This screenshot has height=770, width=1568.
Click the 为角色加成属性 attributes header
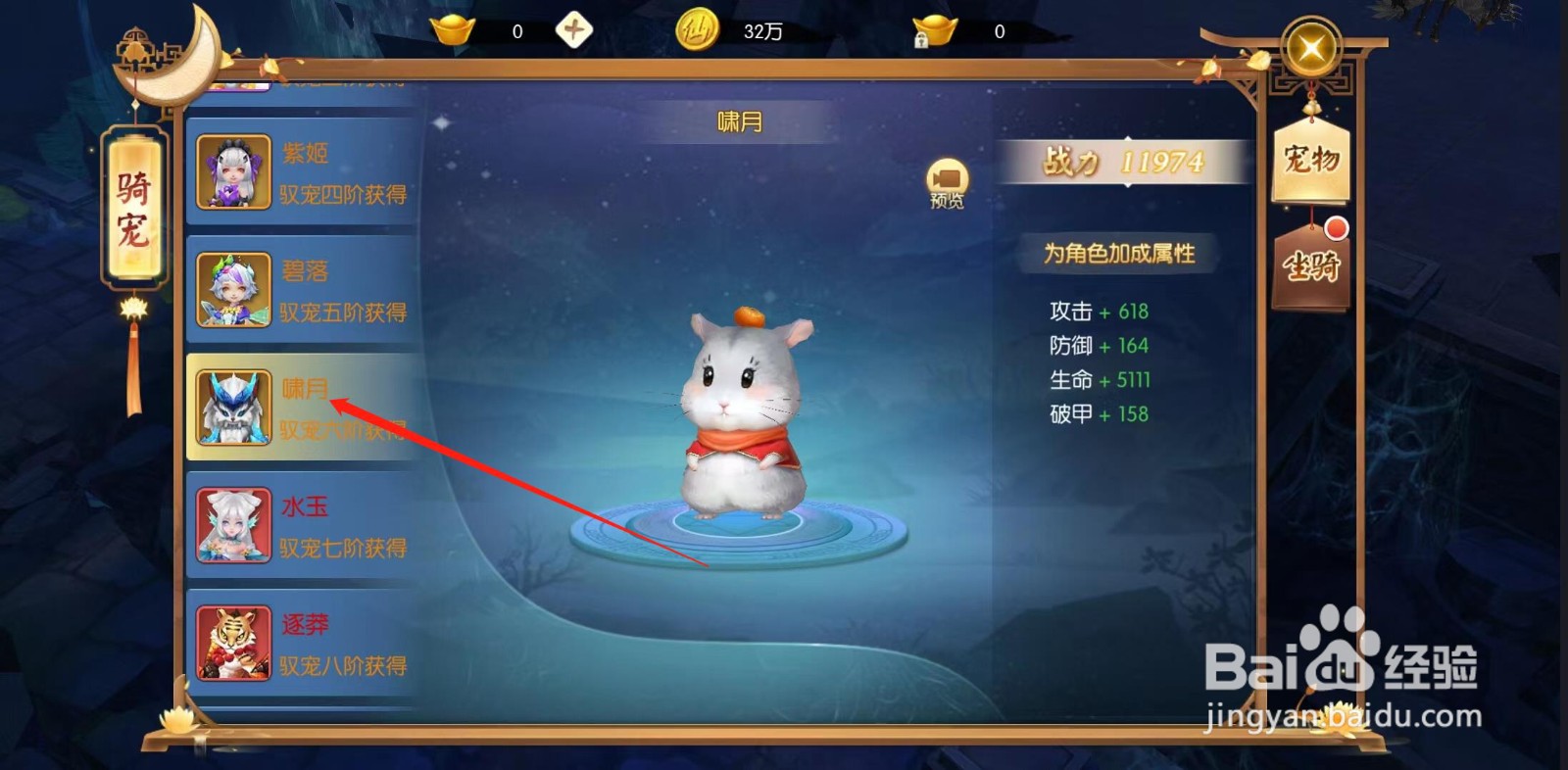(x=1123, y=252)
